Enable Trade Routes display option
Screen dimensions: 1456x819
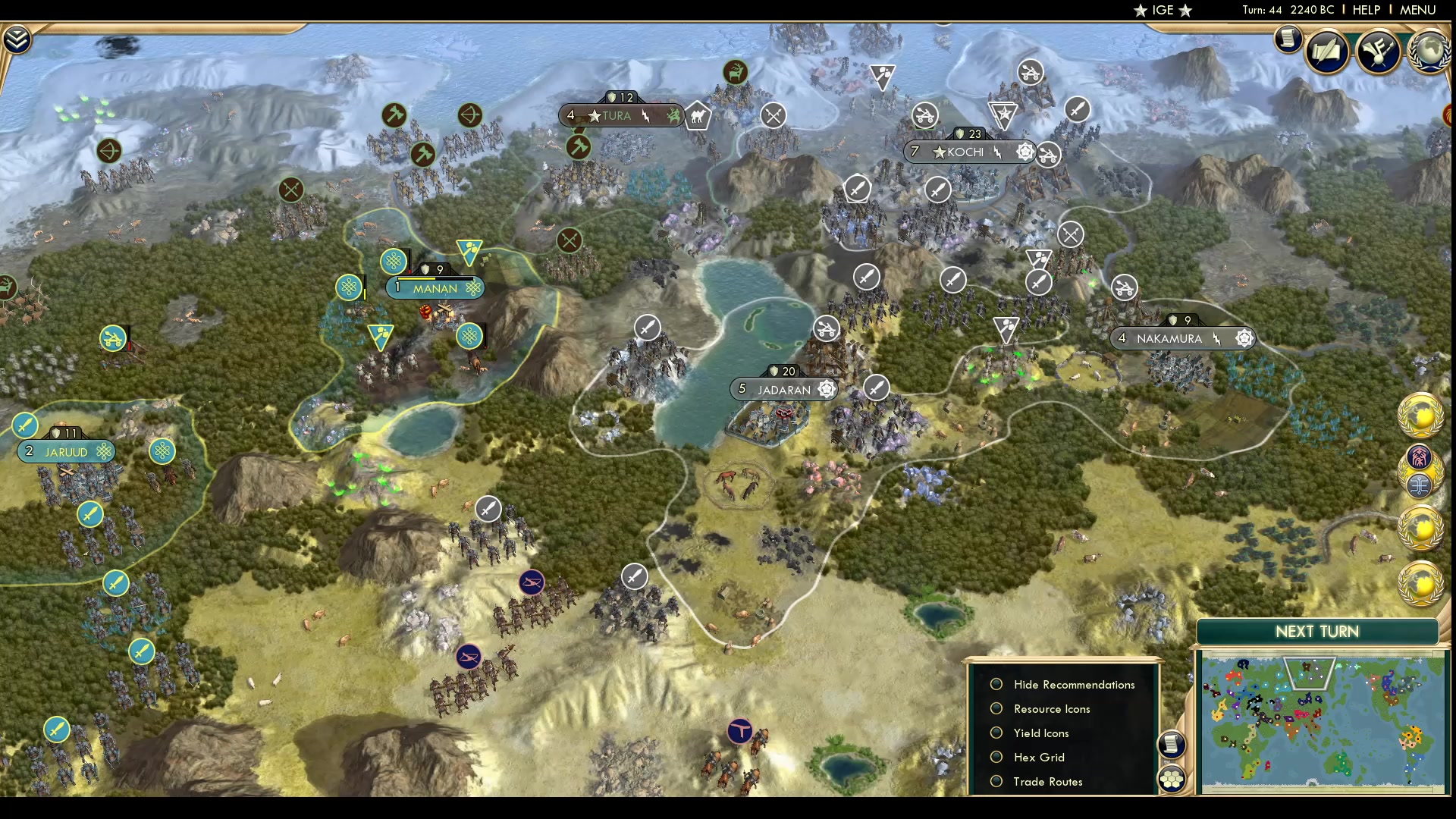point(996,781)
